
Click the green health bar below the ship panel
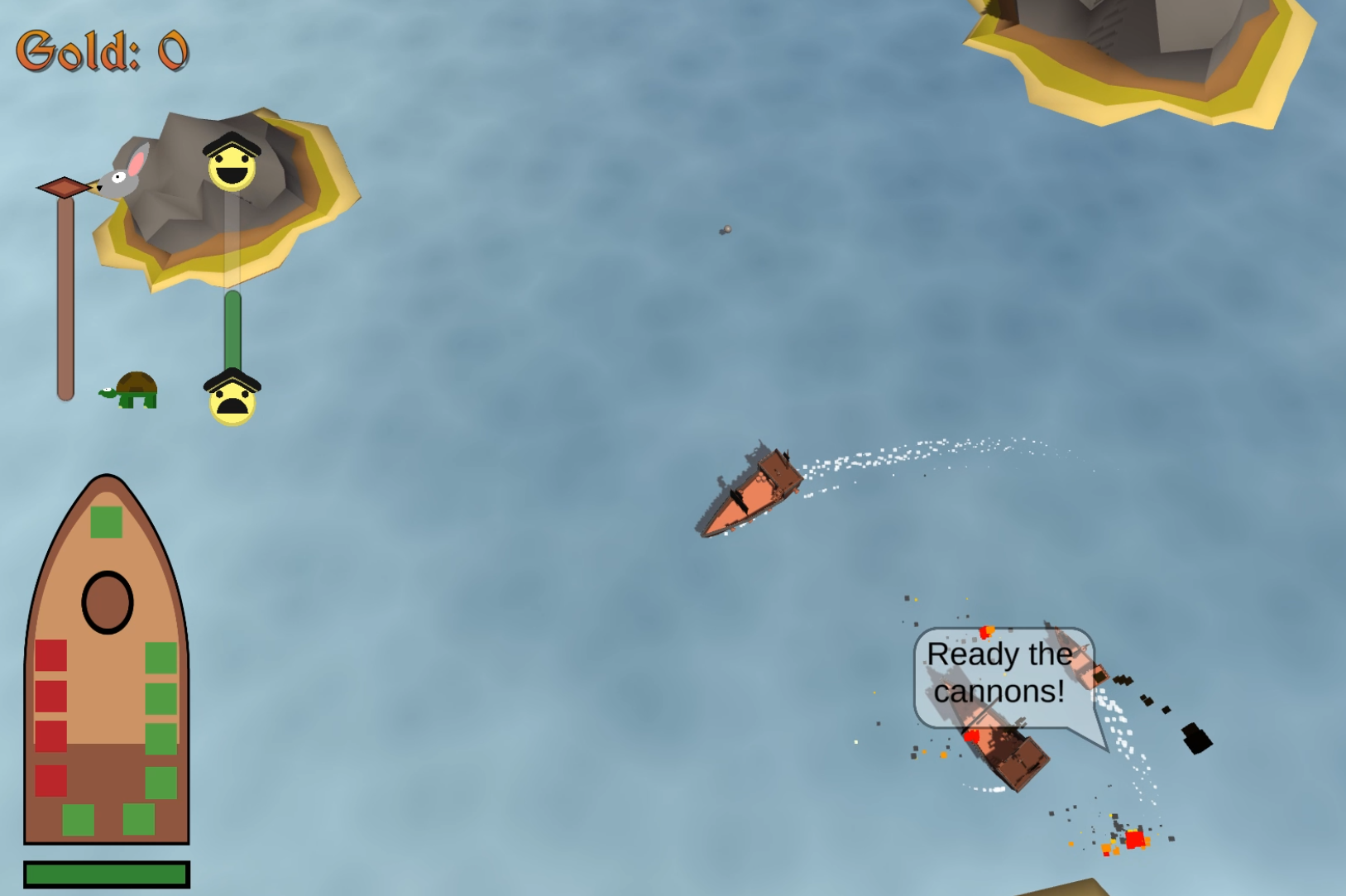pyautogui.click(x=106, y=873)
